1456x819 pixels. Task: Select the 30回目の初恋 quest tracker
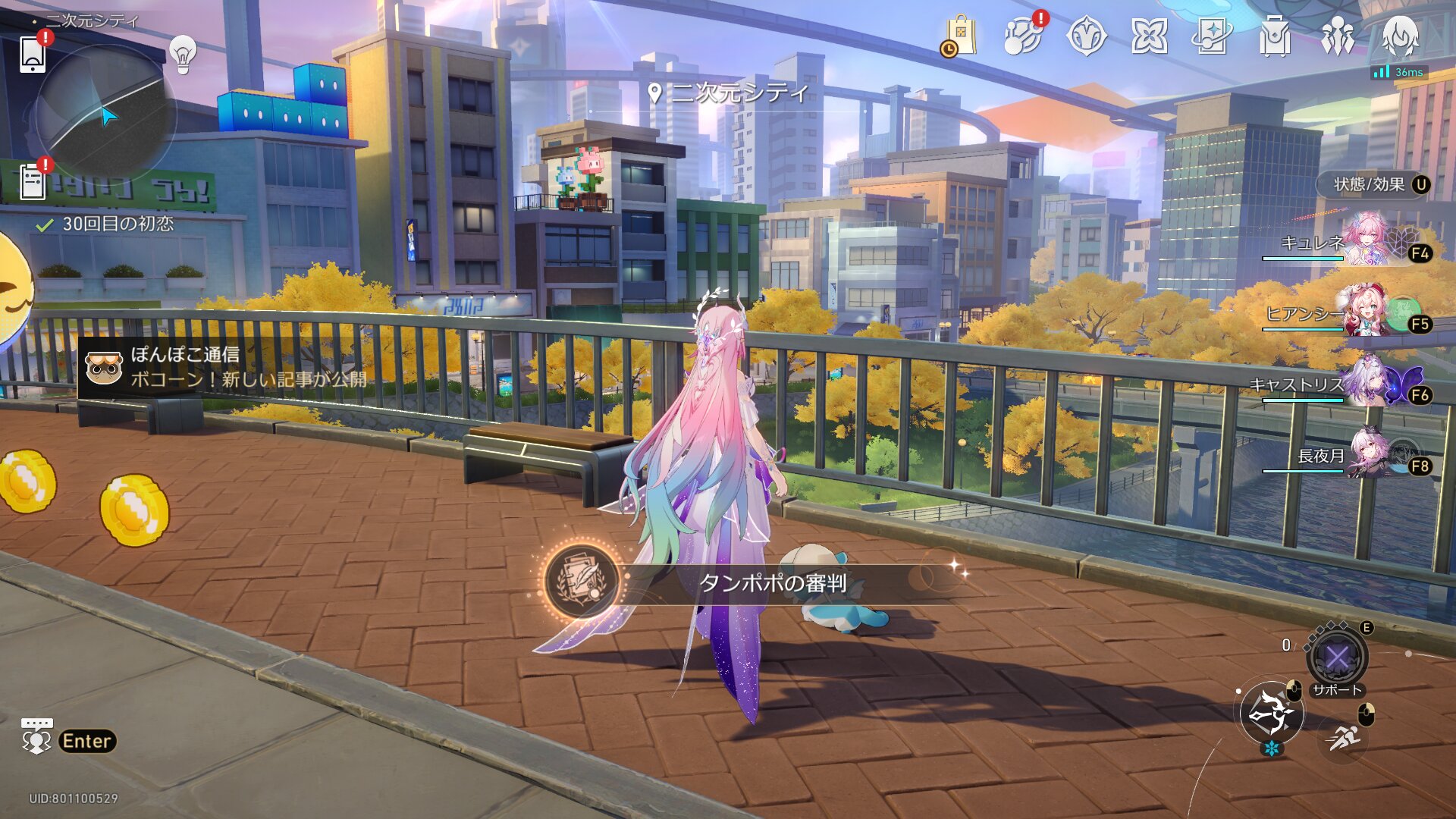[118, 224]
